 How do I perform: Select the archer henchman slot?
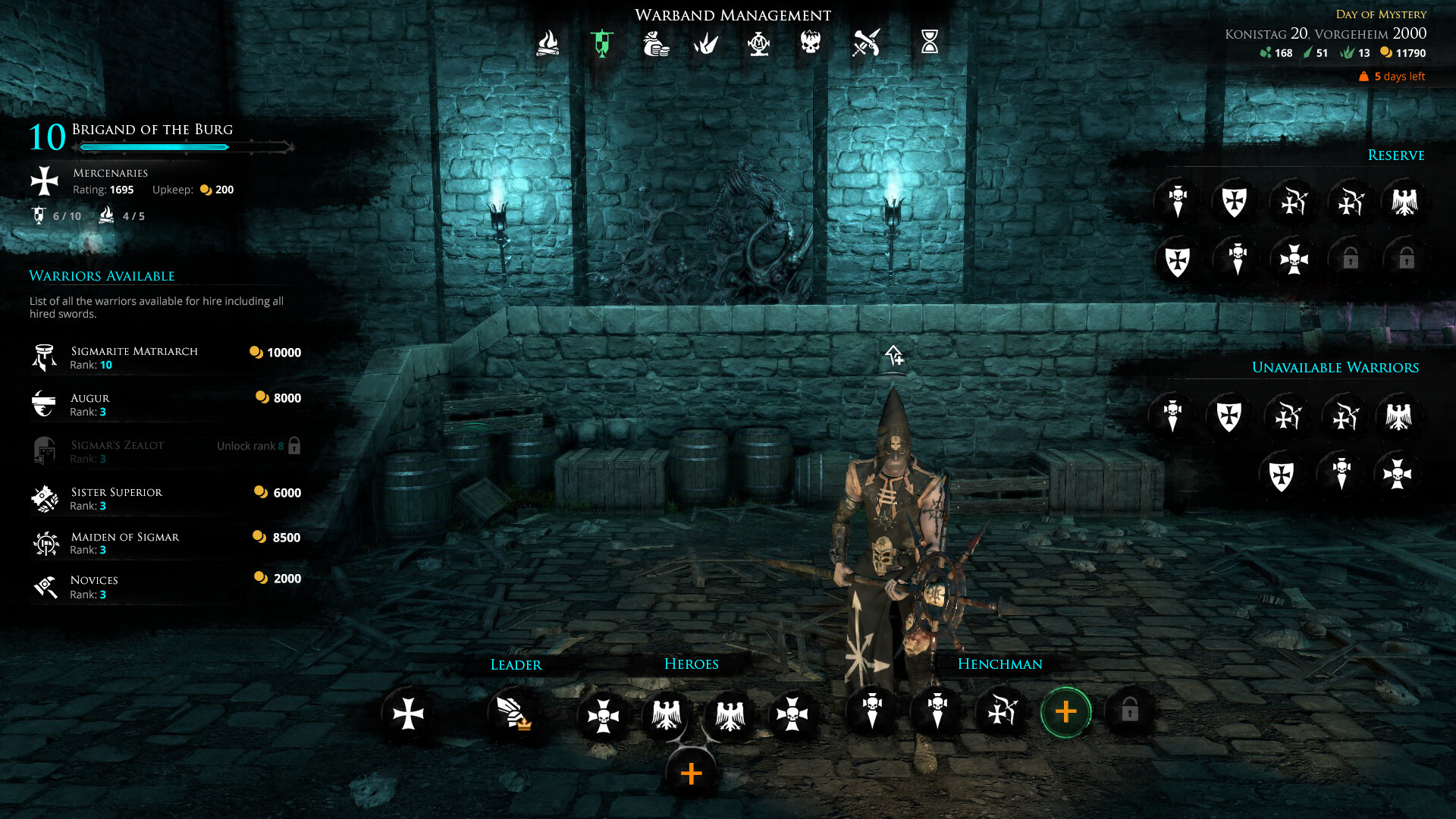click(1001, 711)
